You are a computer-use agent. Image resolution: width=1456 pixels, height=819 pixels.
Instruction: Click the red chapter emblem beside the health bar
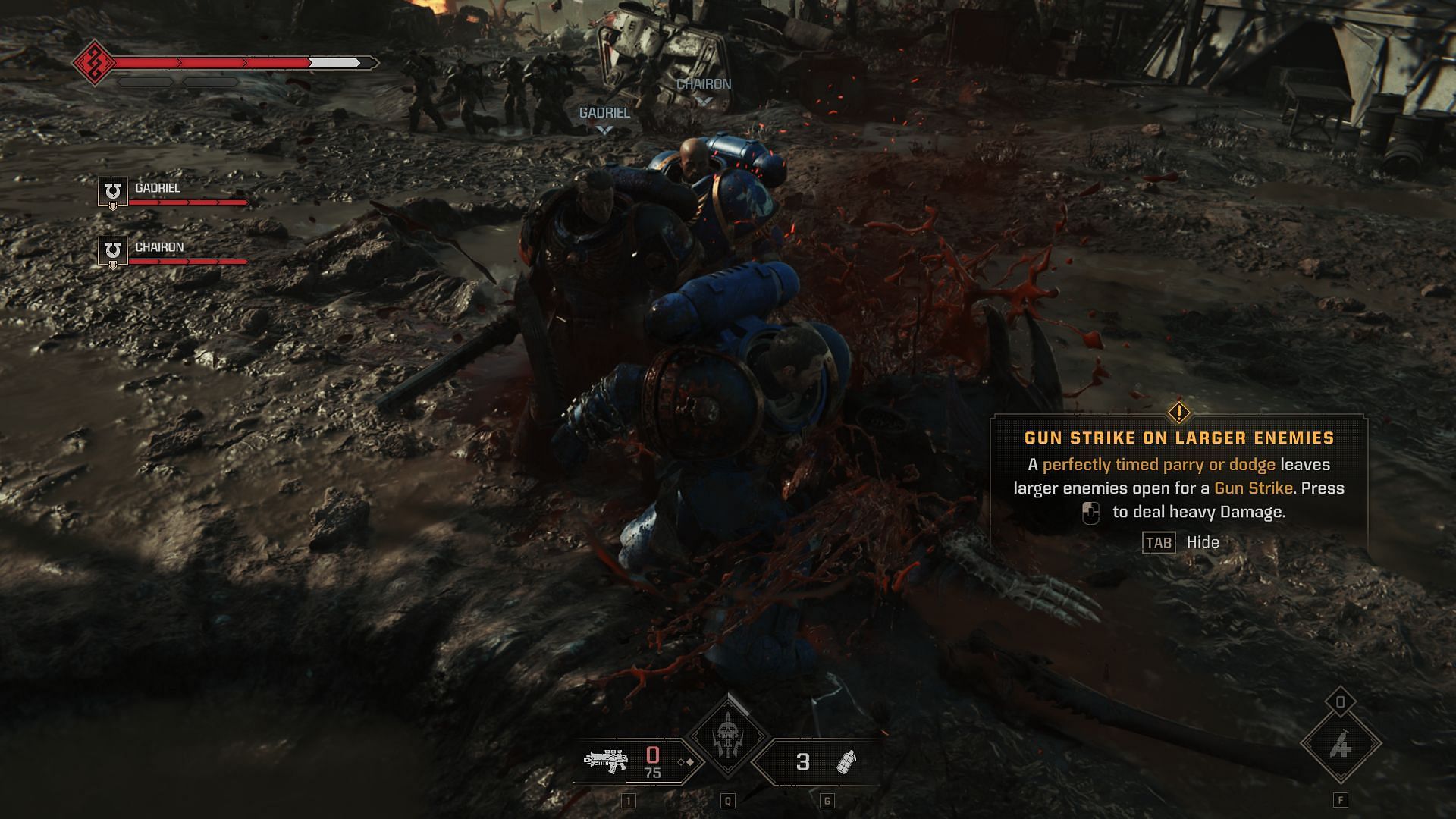pyautogui.click(x=94, y=62)
